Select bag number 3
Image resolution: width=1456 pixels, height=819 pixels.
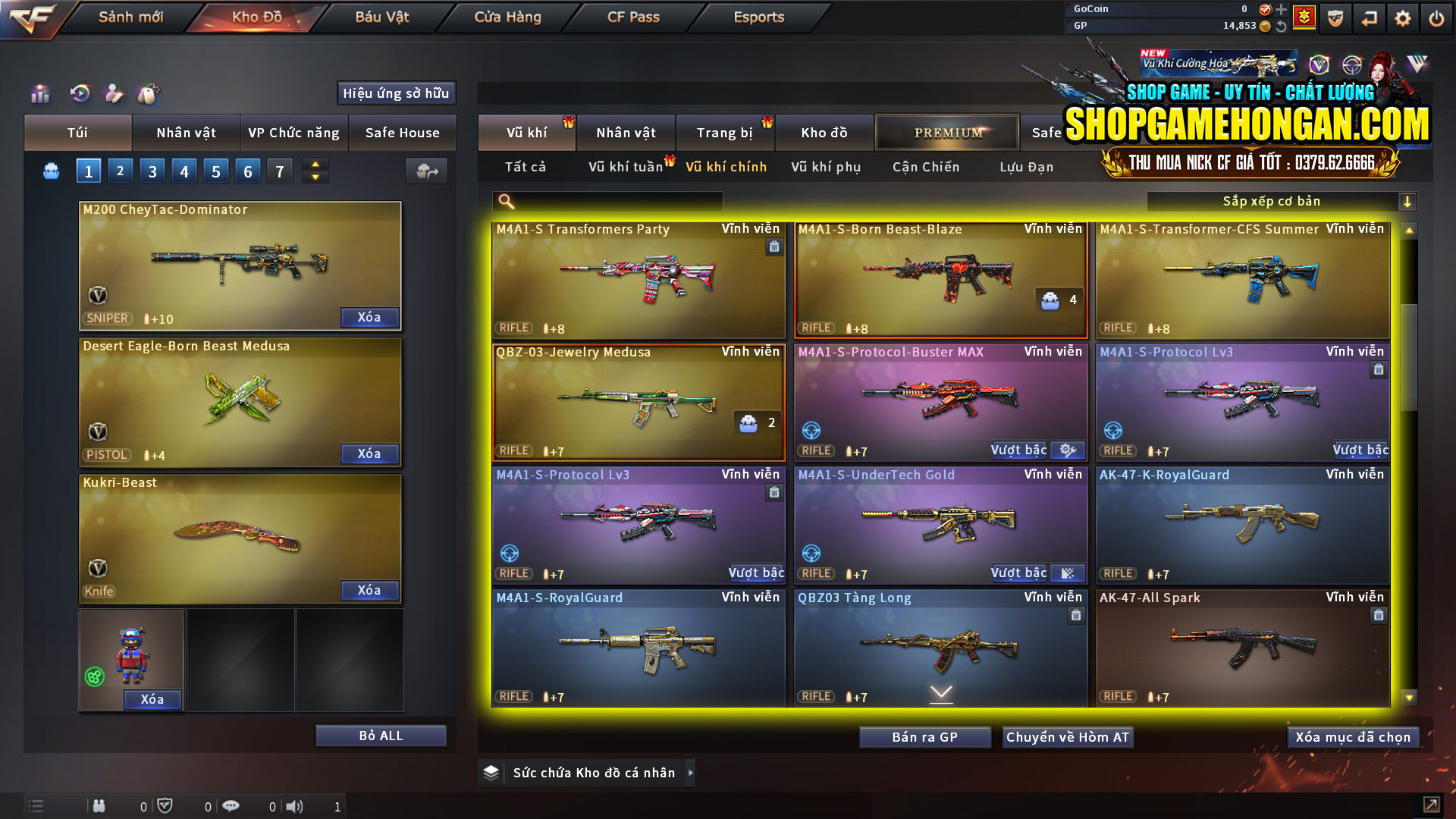coord(152,171)
